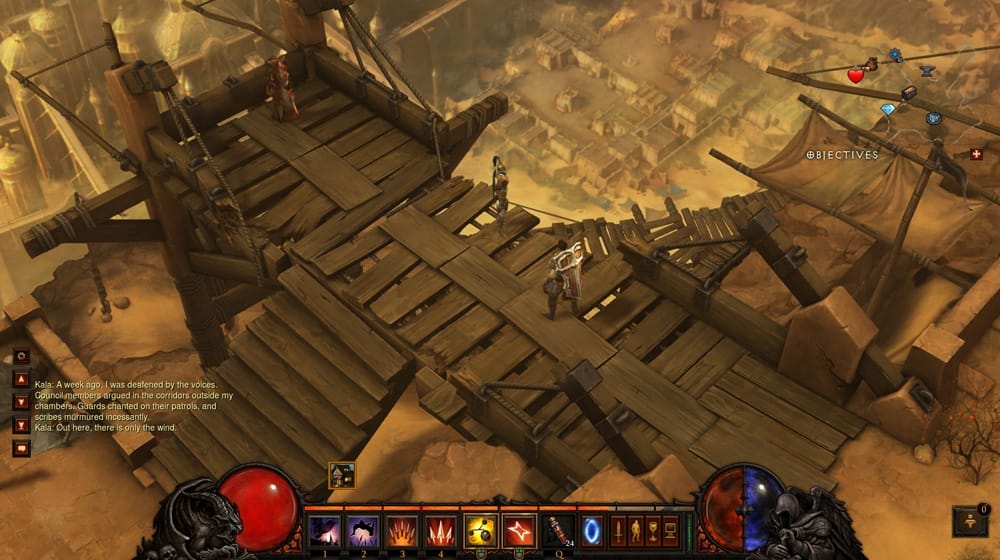Open the goblet button in the menu bar

[x=653, y=529]
